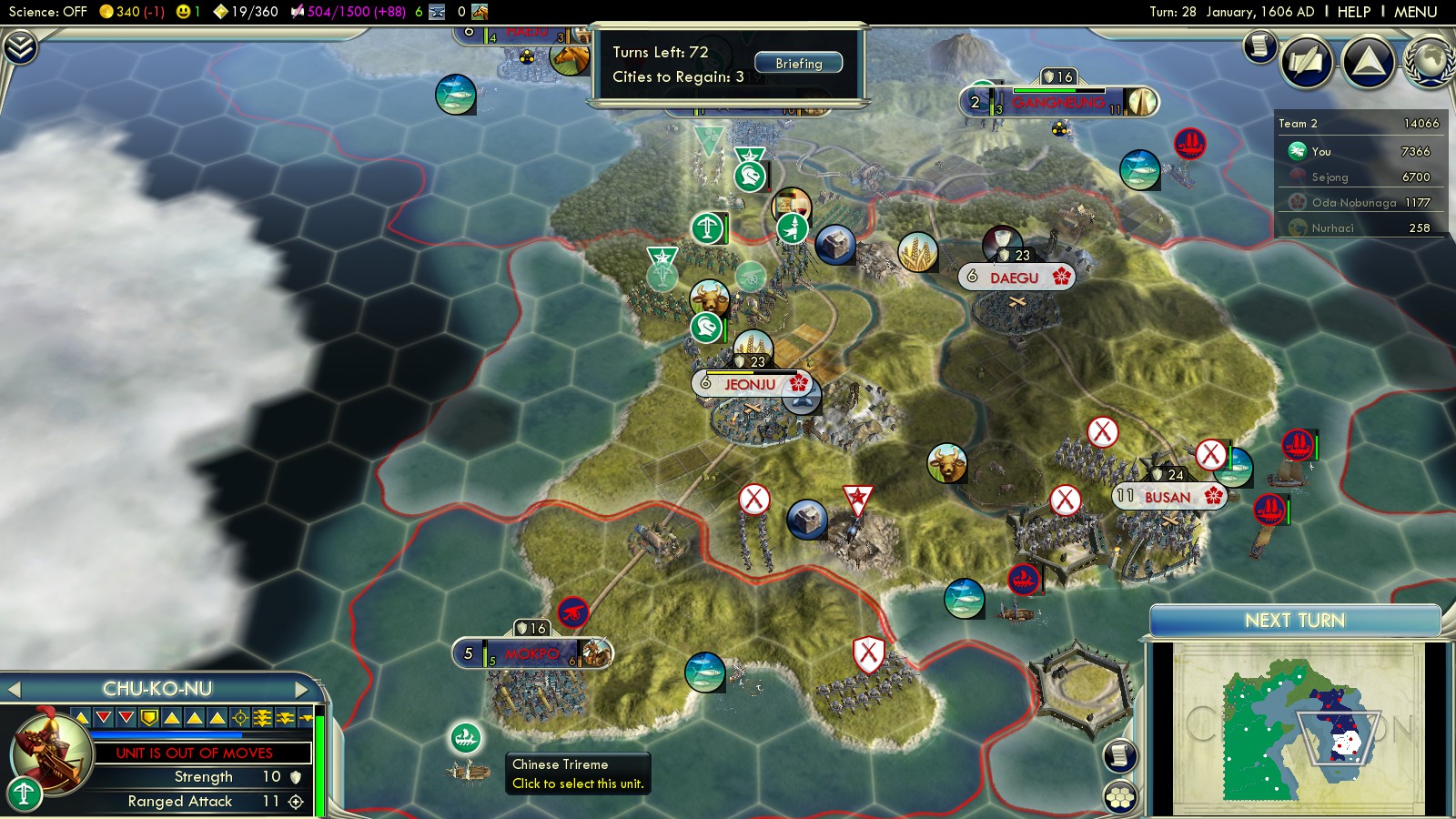Select the Chinese Trireme unit icon
The width and height of the screenshot is (1456, 819).
(x=466, y=737)
